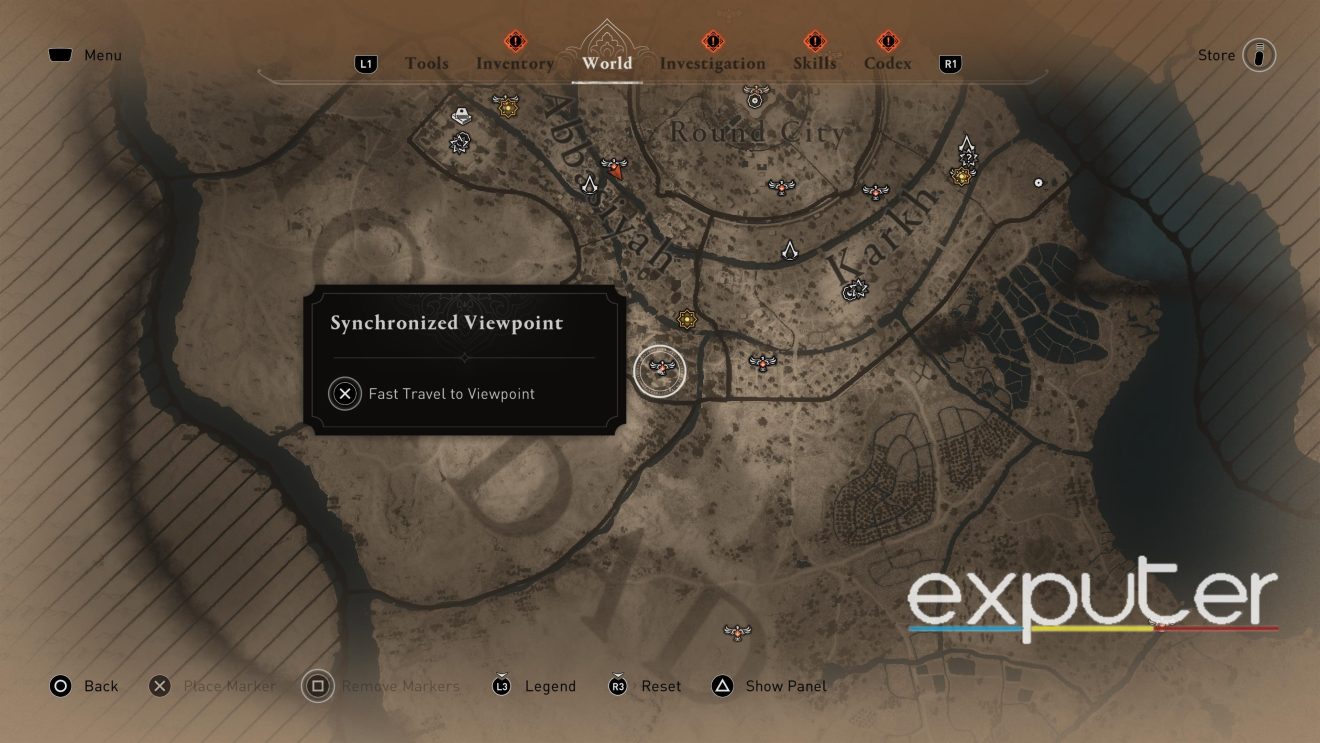This screenshot has height=743, width=1320.
Task: Click the gear icon with question mark on the east
Action: [x=968, y=156]
